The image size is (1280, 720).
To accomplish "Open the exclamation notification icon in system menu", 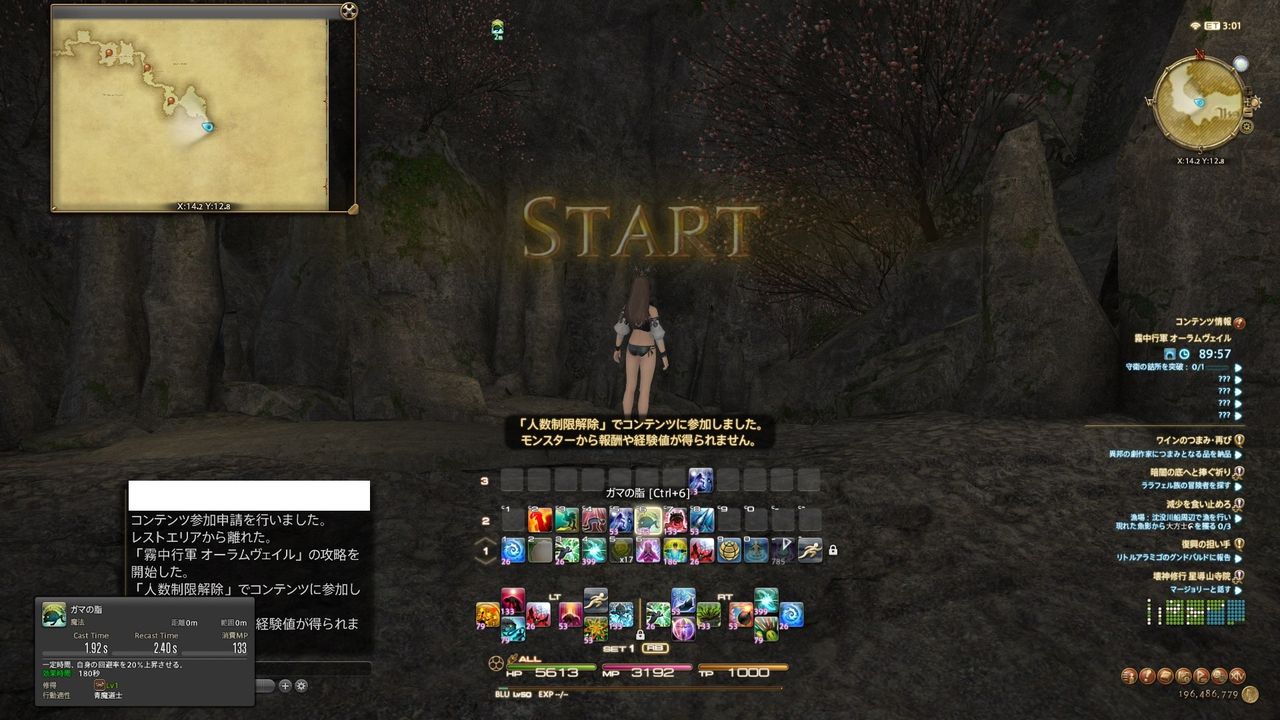I will point(1147,676).
